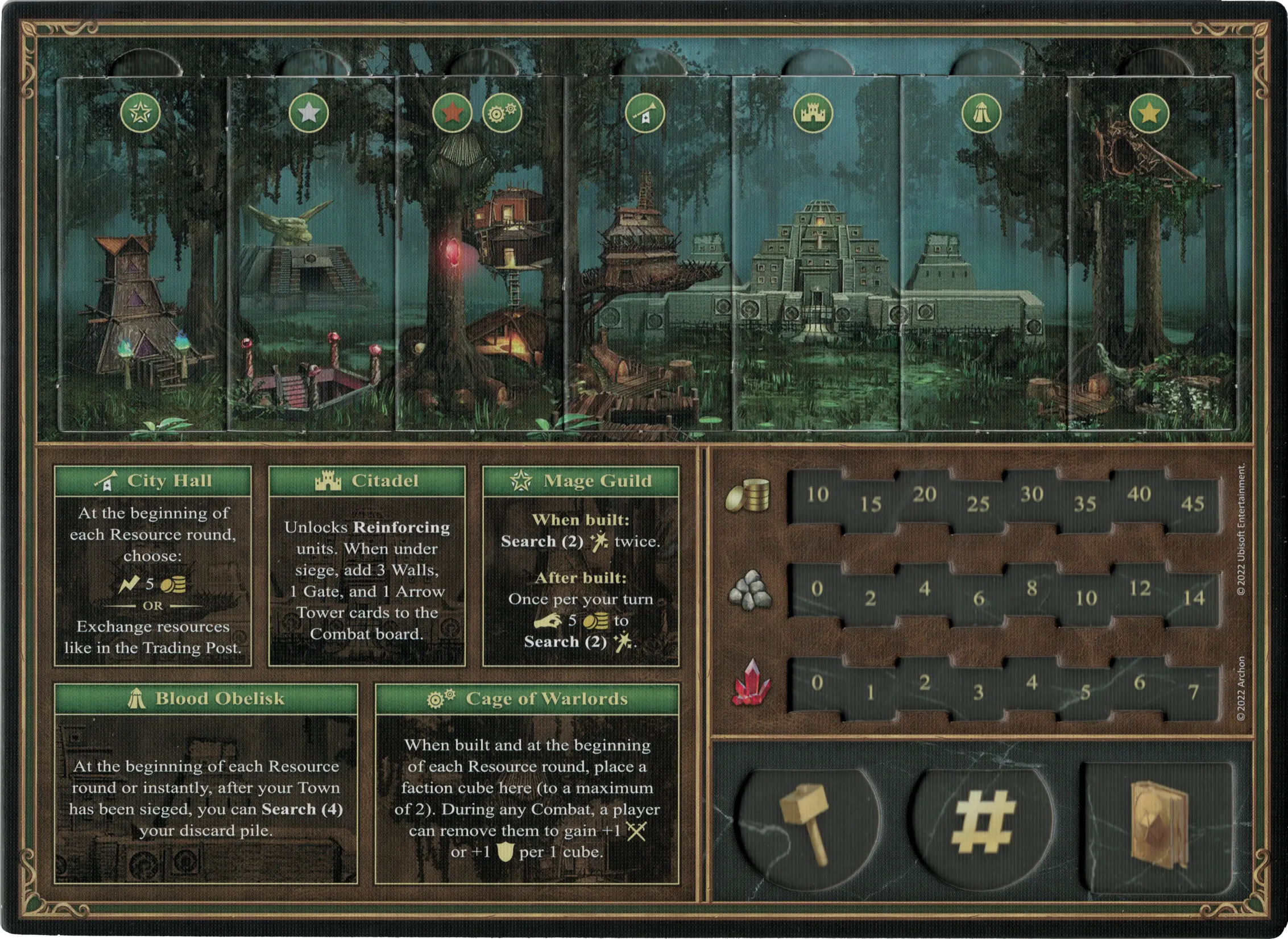Set the red crystal track to 7
Image resolution: width=1288 pixels, height=939 pixels.
point(1192,692)
